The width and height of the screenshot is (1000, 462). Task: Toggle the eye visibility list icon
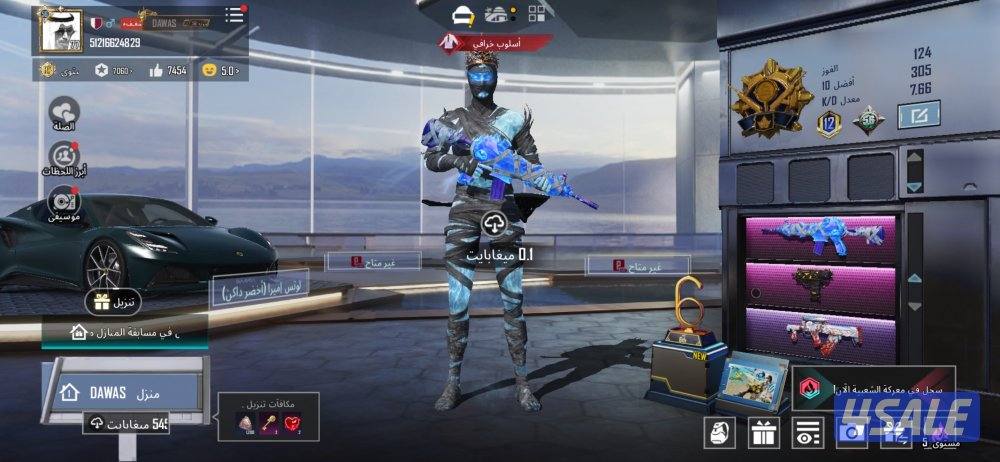click(808, 433)
